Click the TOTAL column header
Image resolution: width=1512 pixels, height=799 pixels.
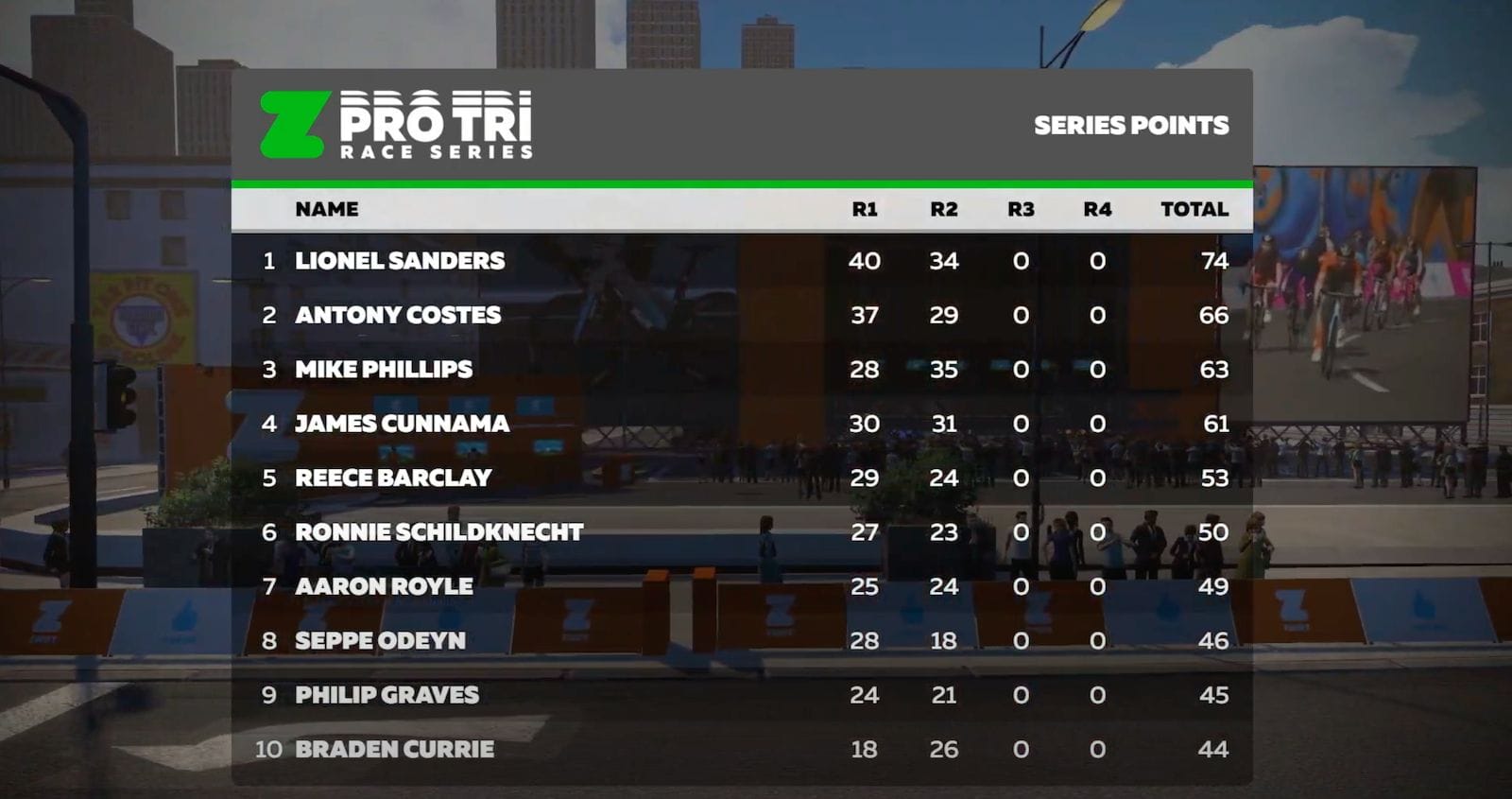point(1194,209)
